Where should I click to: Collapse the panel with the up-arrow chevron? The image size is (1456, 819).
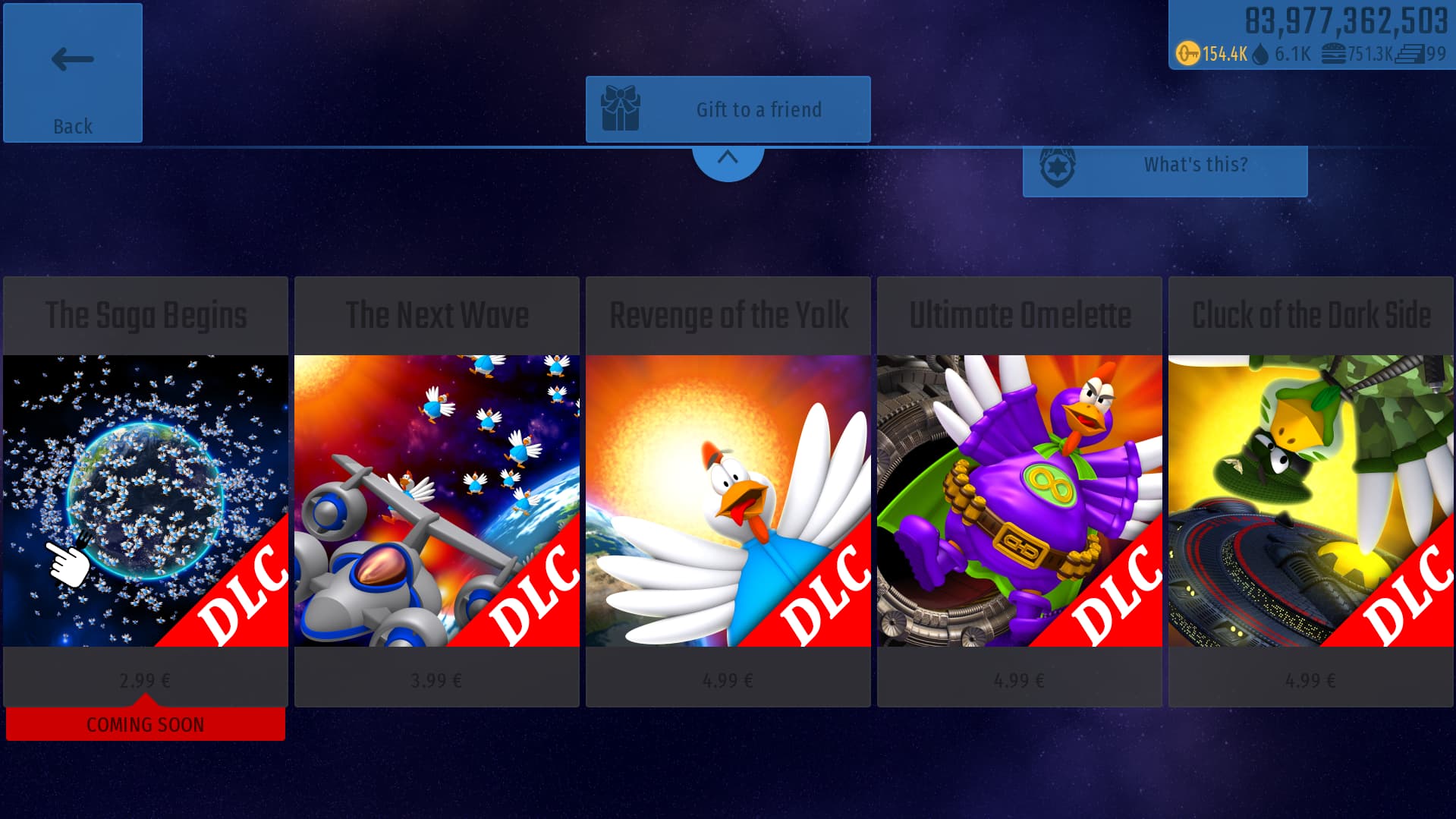728,159
